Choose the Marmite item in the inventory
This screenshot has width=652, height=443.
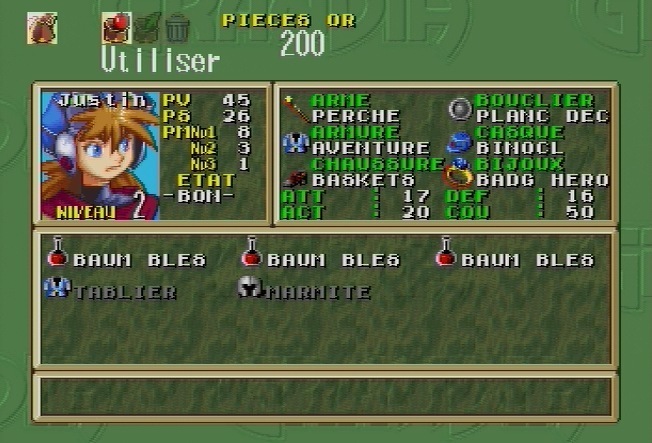click(305, 292)
